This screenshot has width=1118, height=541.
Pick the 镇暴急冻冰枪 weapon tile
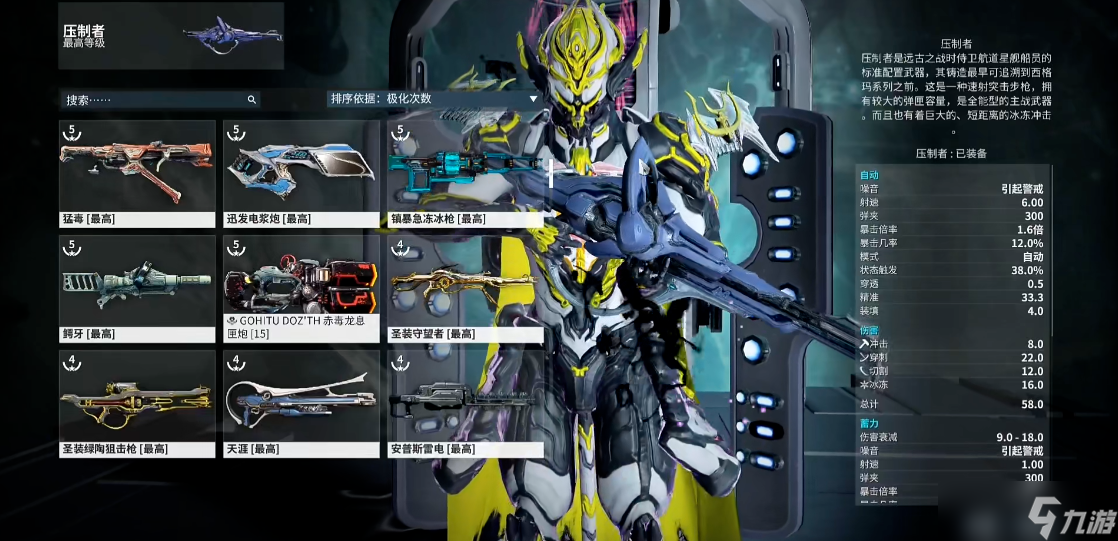(465, 173)
